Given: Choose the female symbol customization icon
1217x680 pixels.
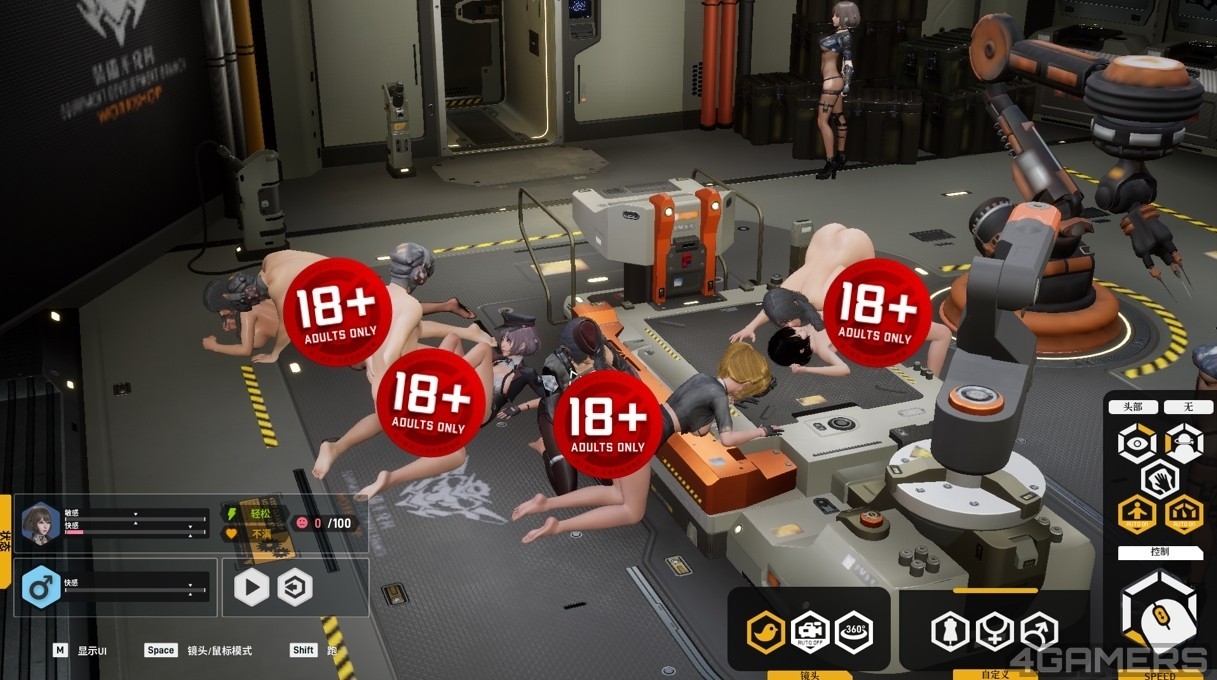Looking at the screenshot, I should pos(995,632).
